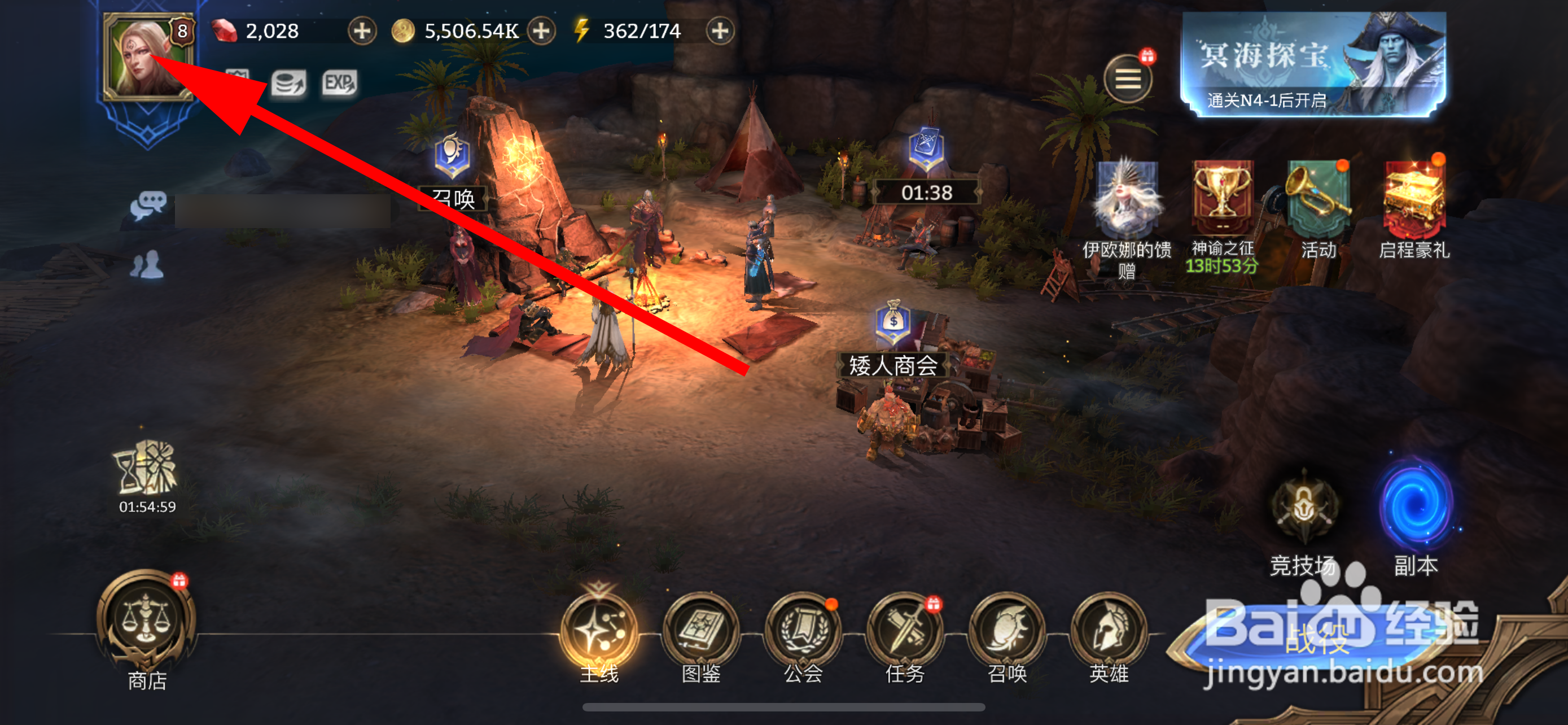Open the friends list icon
This screenshot has height=725, width=1568.
point(147,265)
